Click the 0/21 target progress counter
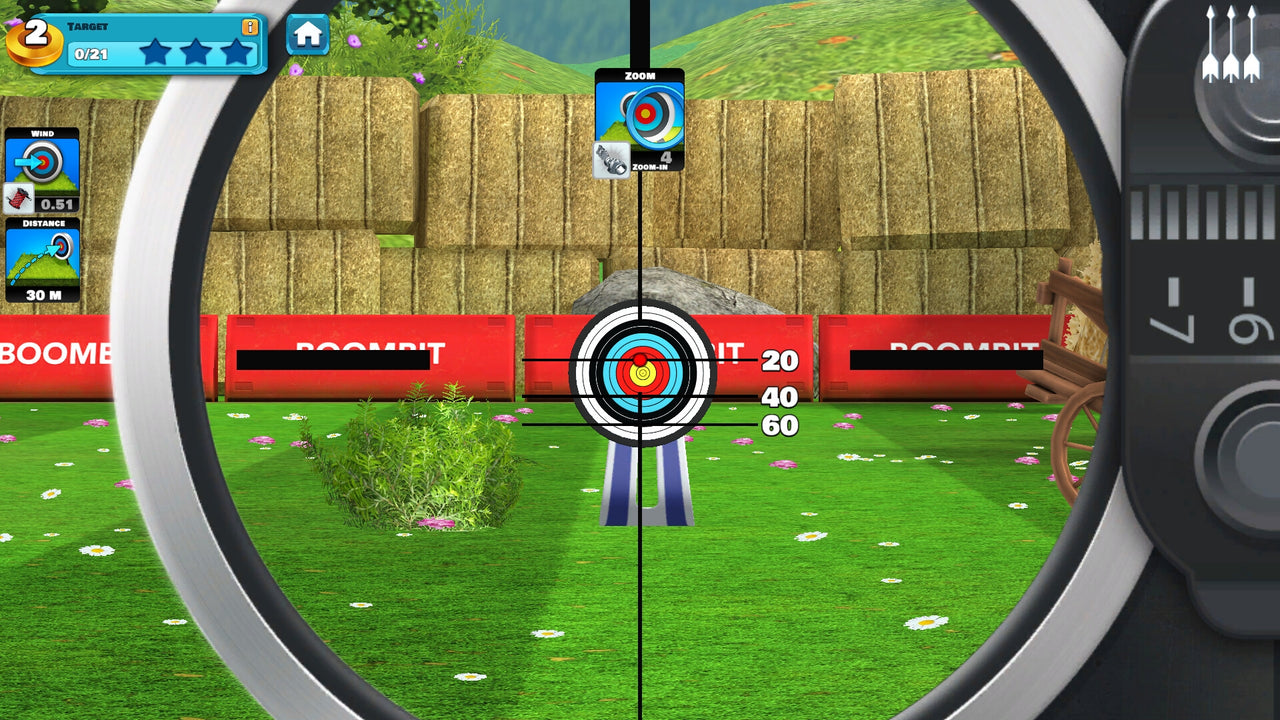Screen dimensions: 1280x720 pyautogui.click(x=89, y=53)
